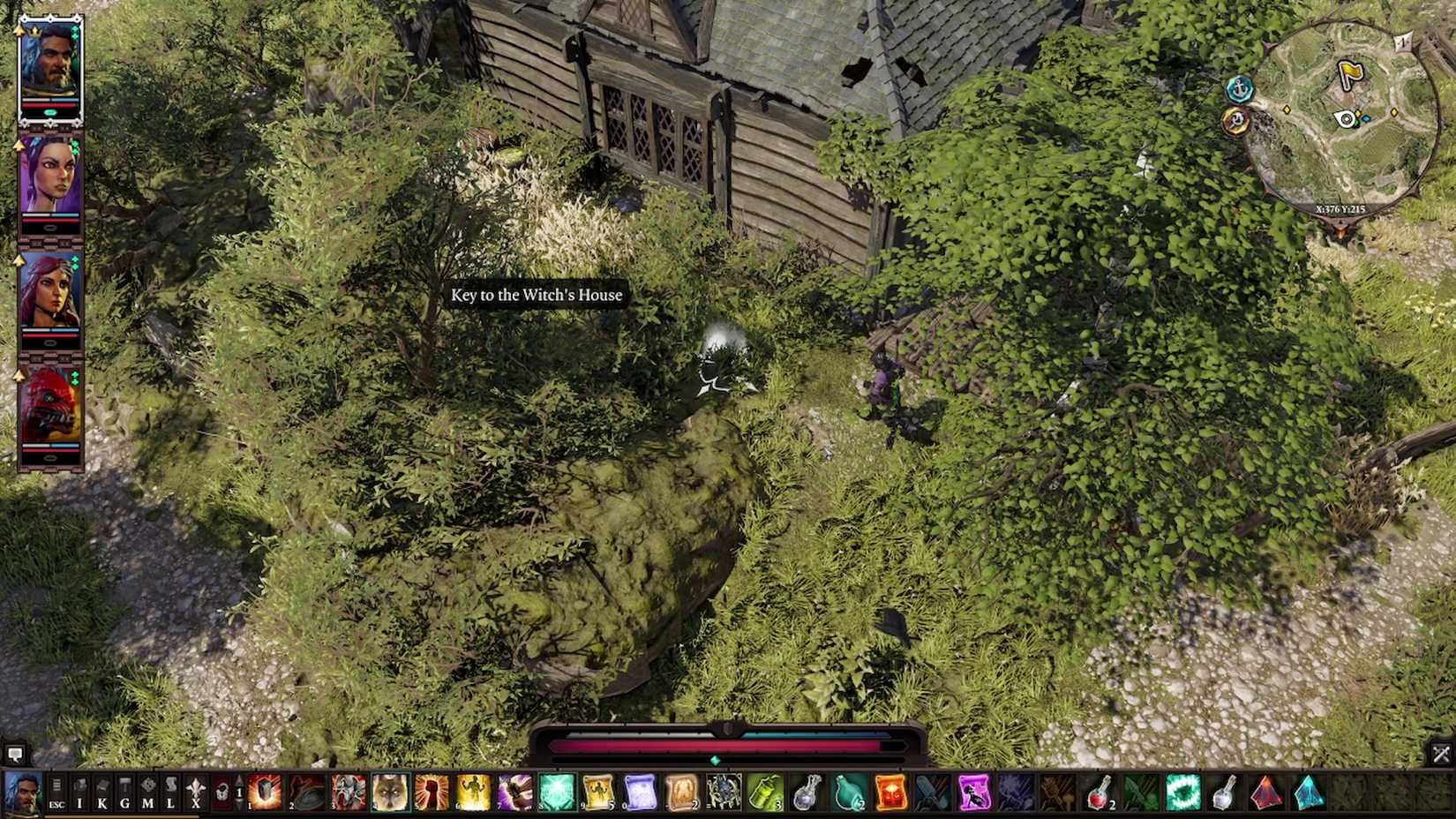
Task: Open the game menu via ESC icon
Action: (59, 794)
